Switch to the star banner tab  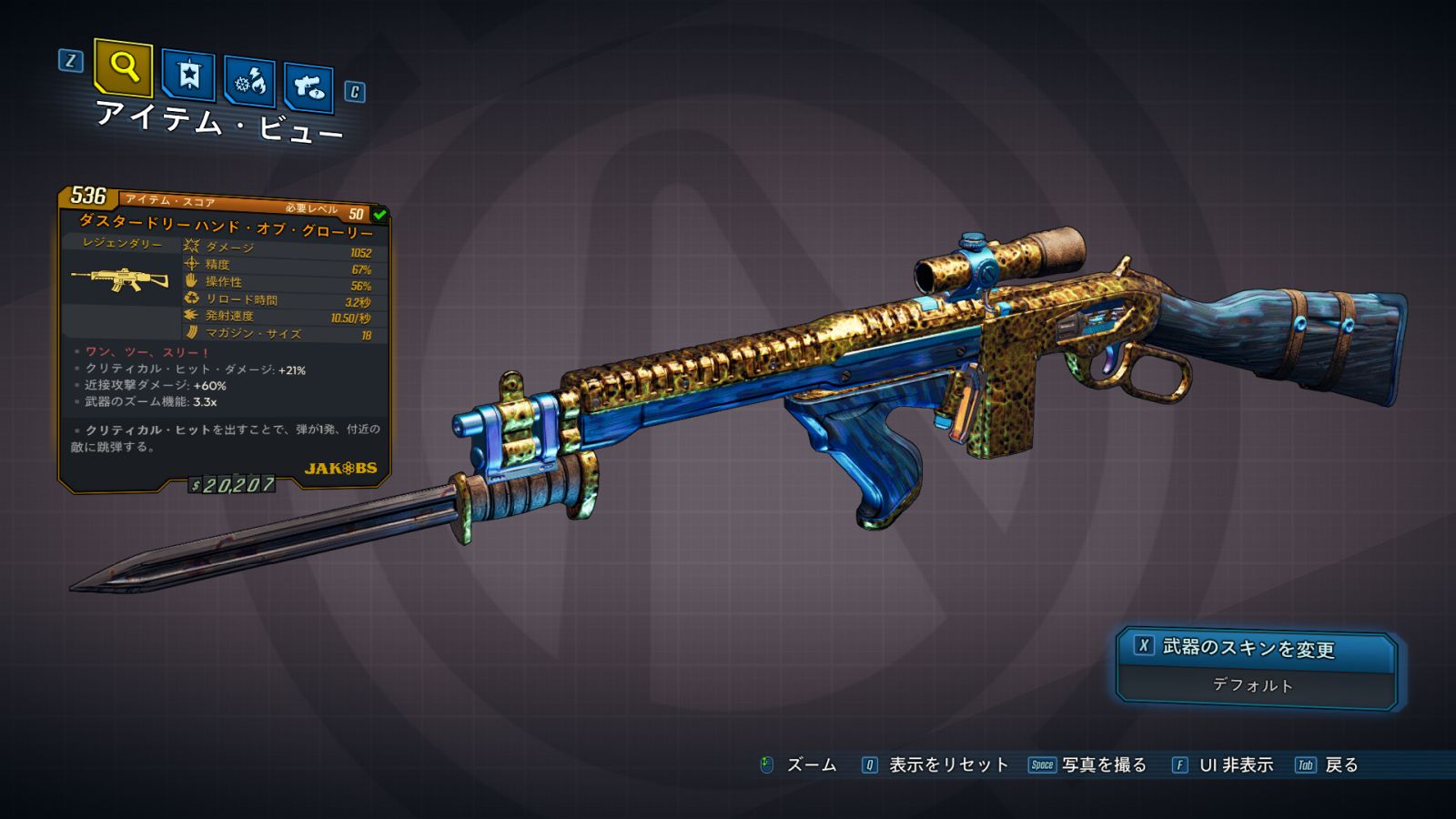[x=188, y=75]
